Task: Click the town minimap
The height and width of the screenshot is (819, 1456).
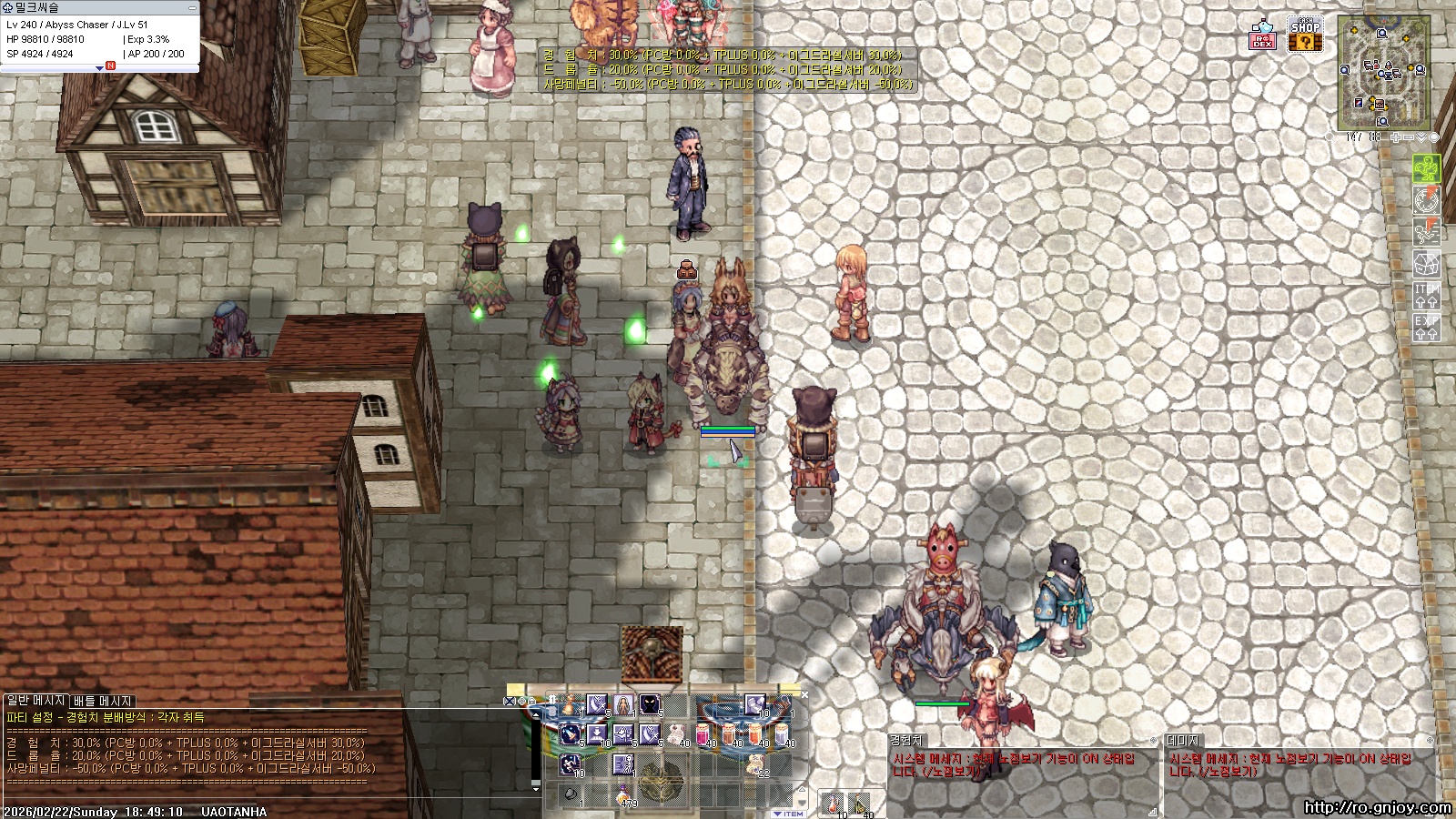Action: click(x=1383, y=73)
